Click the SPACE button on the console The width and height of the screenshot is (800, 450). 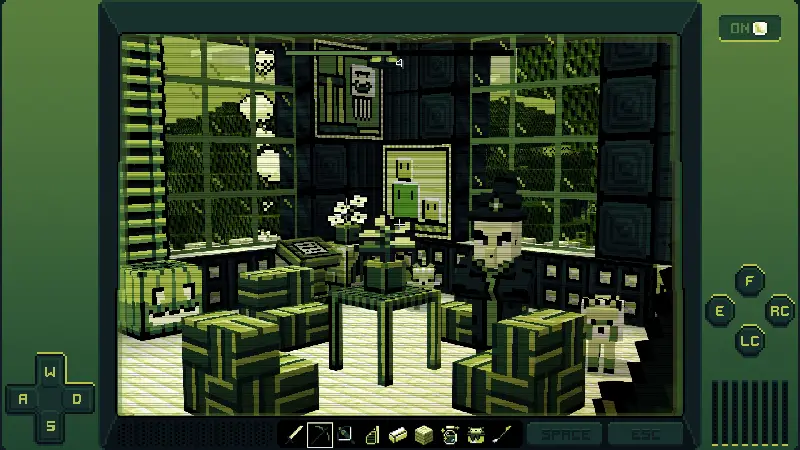coord(564,434)
